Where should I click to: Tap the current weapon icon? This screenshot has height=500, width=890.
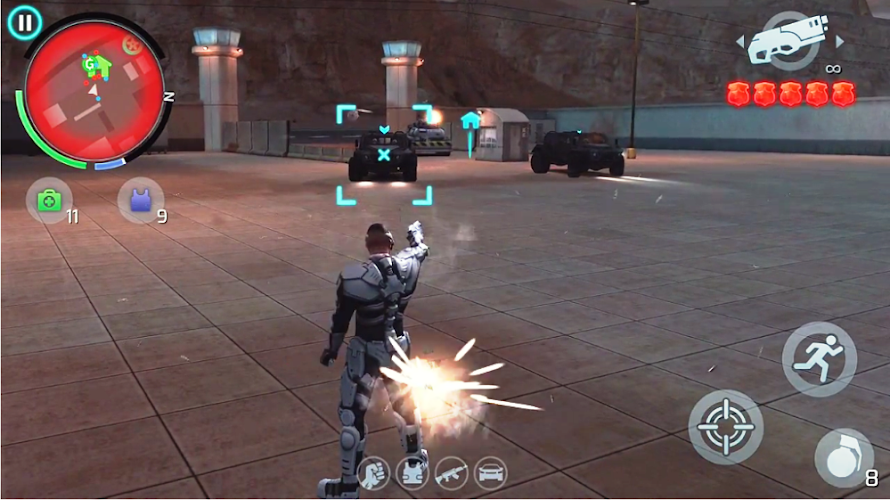789,40
